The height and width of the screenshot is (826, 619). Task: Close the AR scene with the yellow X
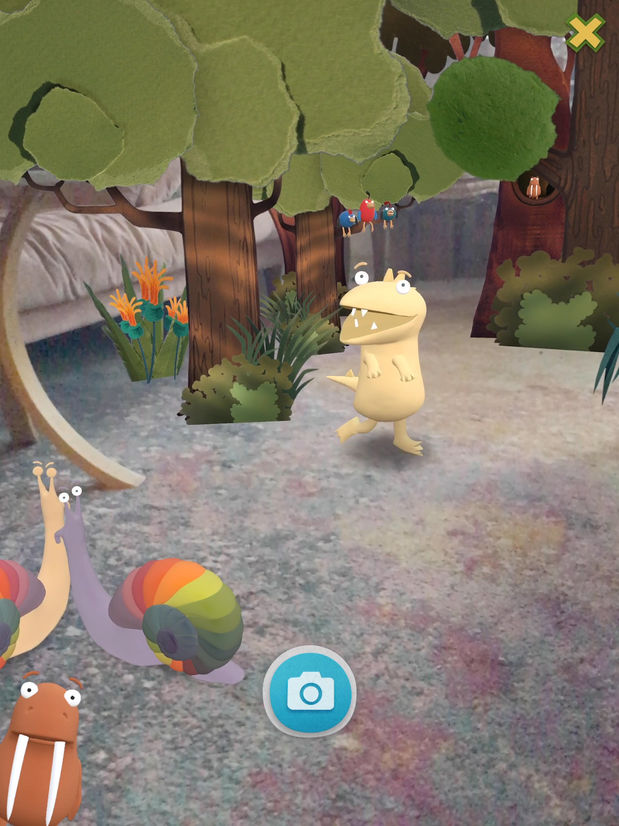tap(586, 33)
